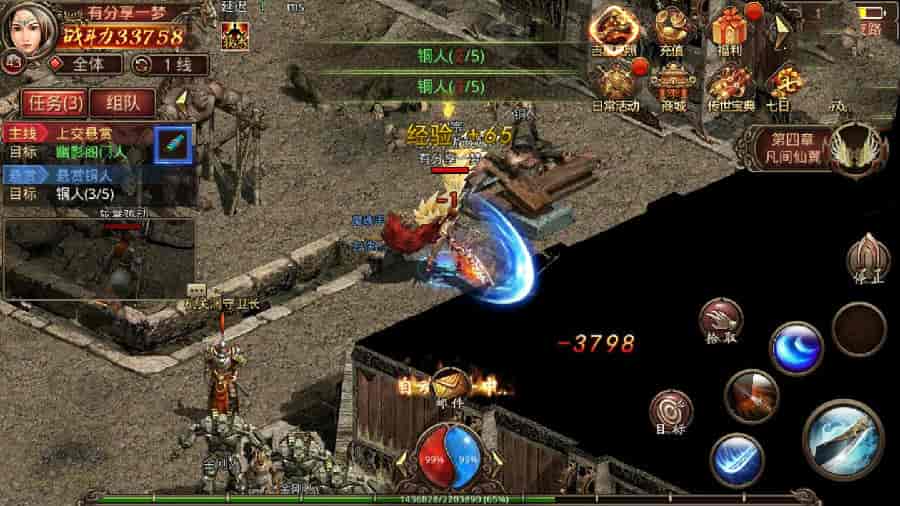Open 日常活动 daily activities
900x506 pixels.
point(617,85)
